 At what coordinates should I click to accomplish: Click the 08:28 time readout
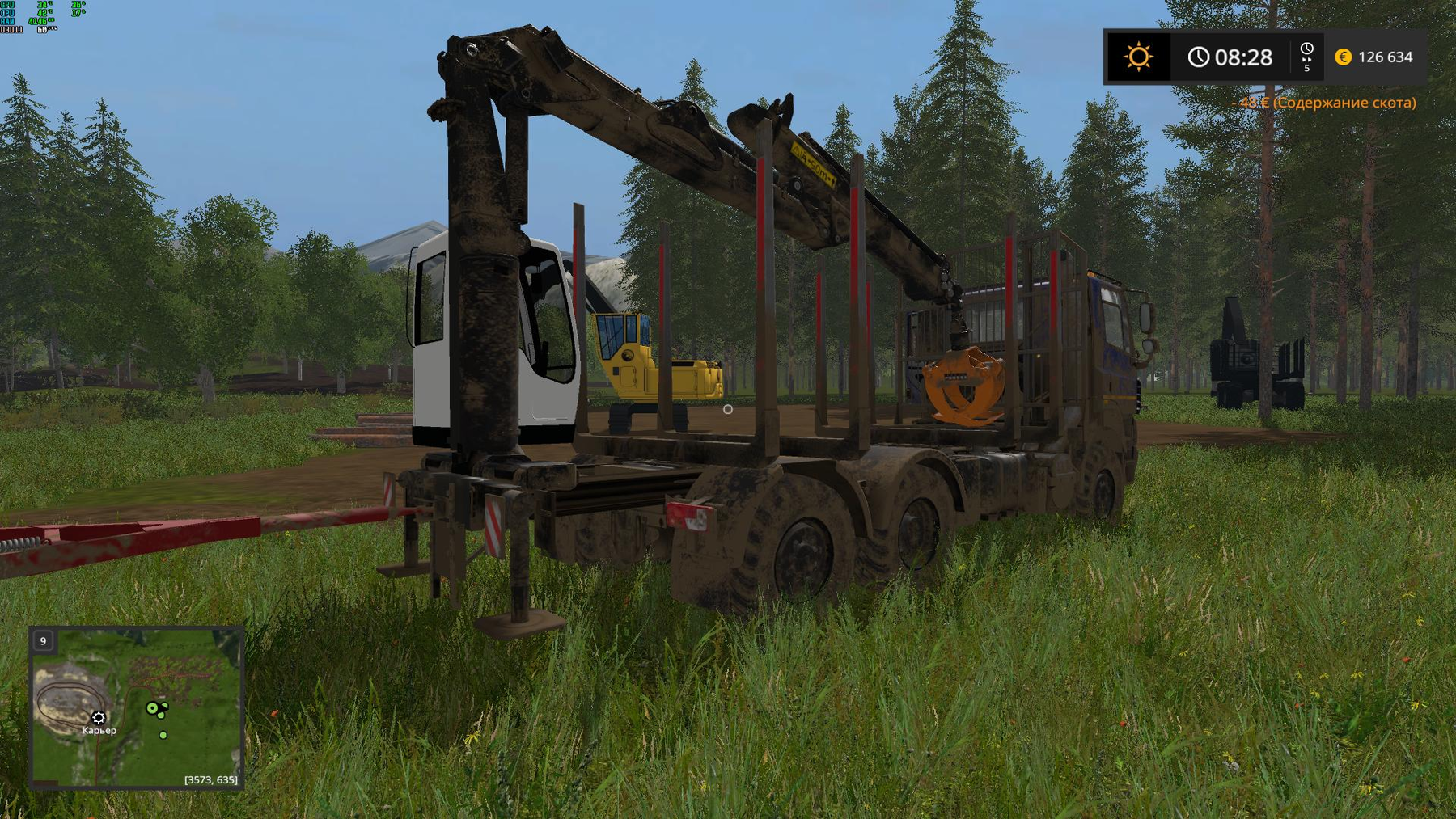1244,57
